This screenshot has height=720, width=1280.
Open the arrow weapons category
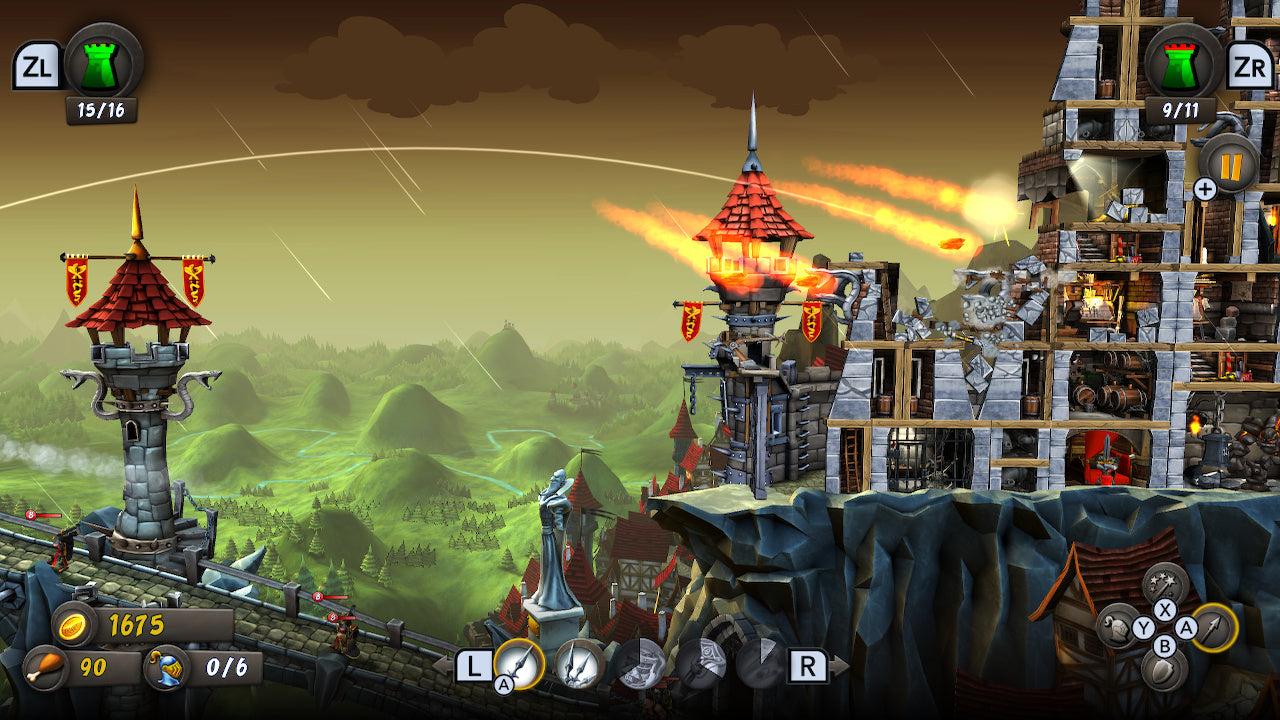coord(1213,628)
